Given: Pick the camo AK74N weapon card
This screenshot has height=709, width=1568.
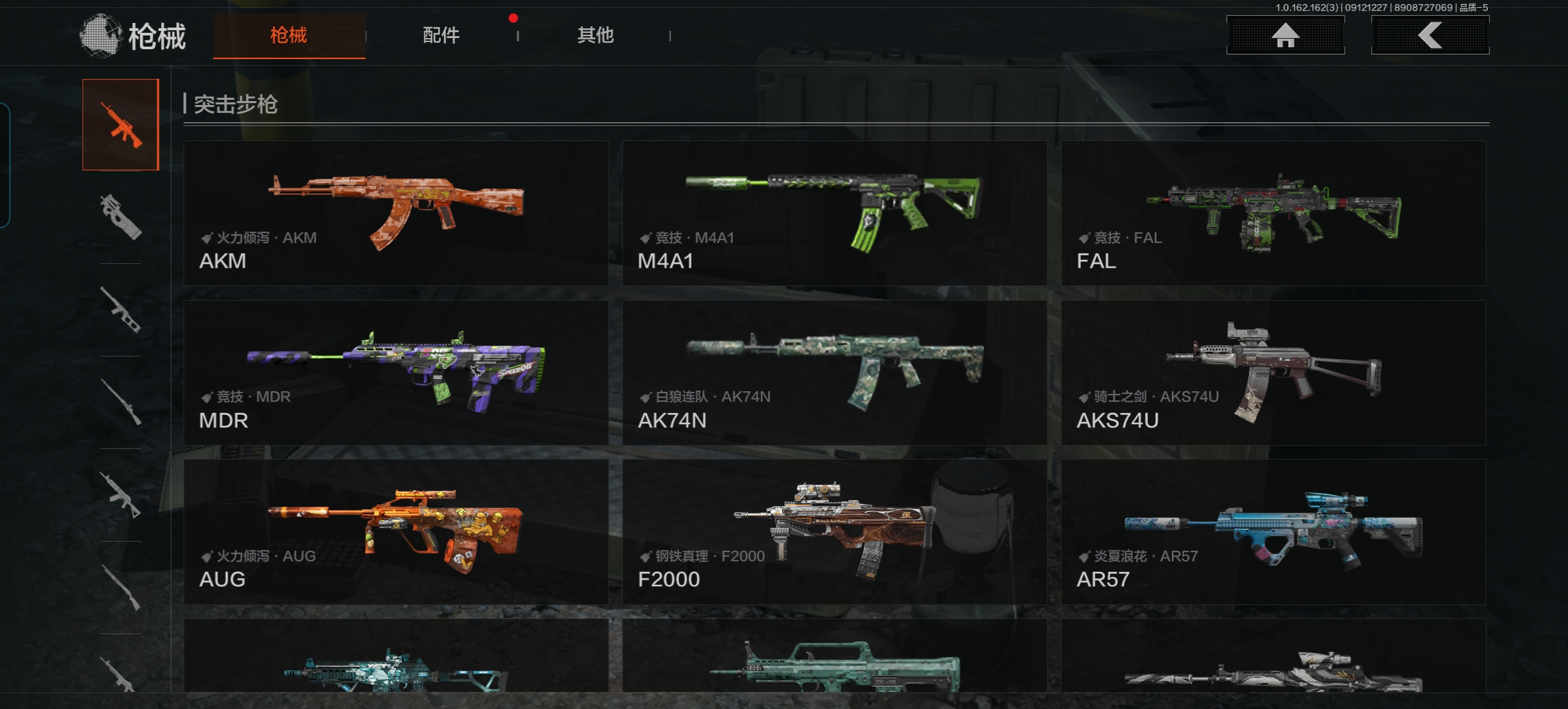Looking at the screenshot, I should pos(834,373).
